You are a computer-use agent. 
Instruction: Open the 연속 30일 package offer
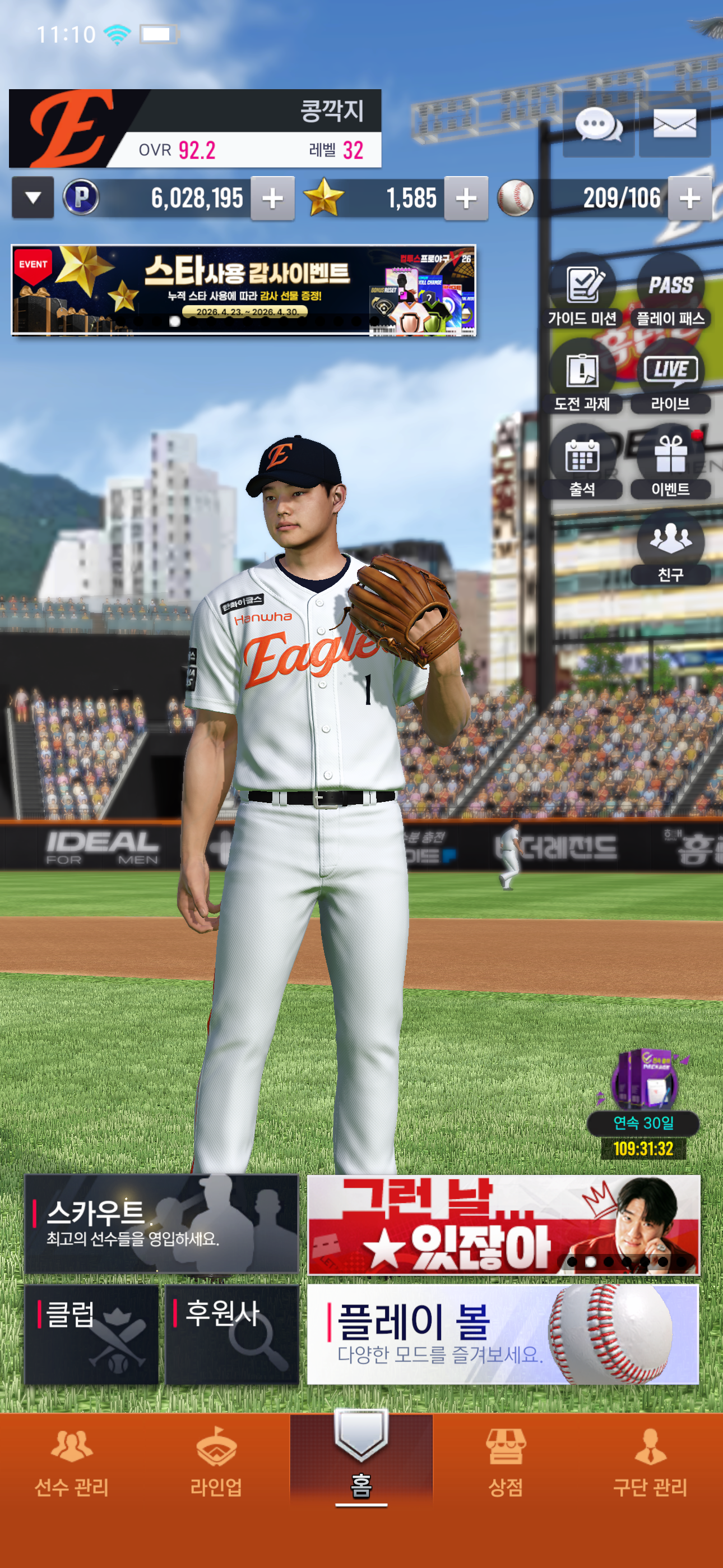pyautogui.click(x=643, y=1102)
